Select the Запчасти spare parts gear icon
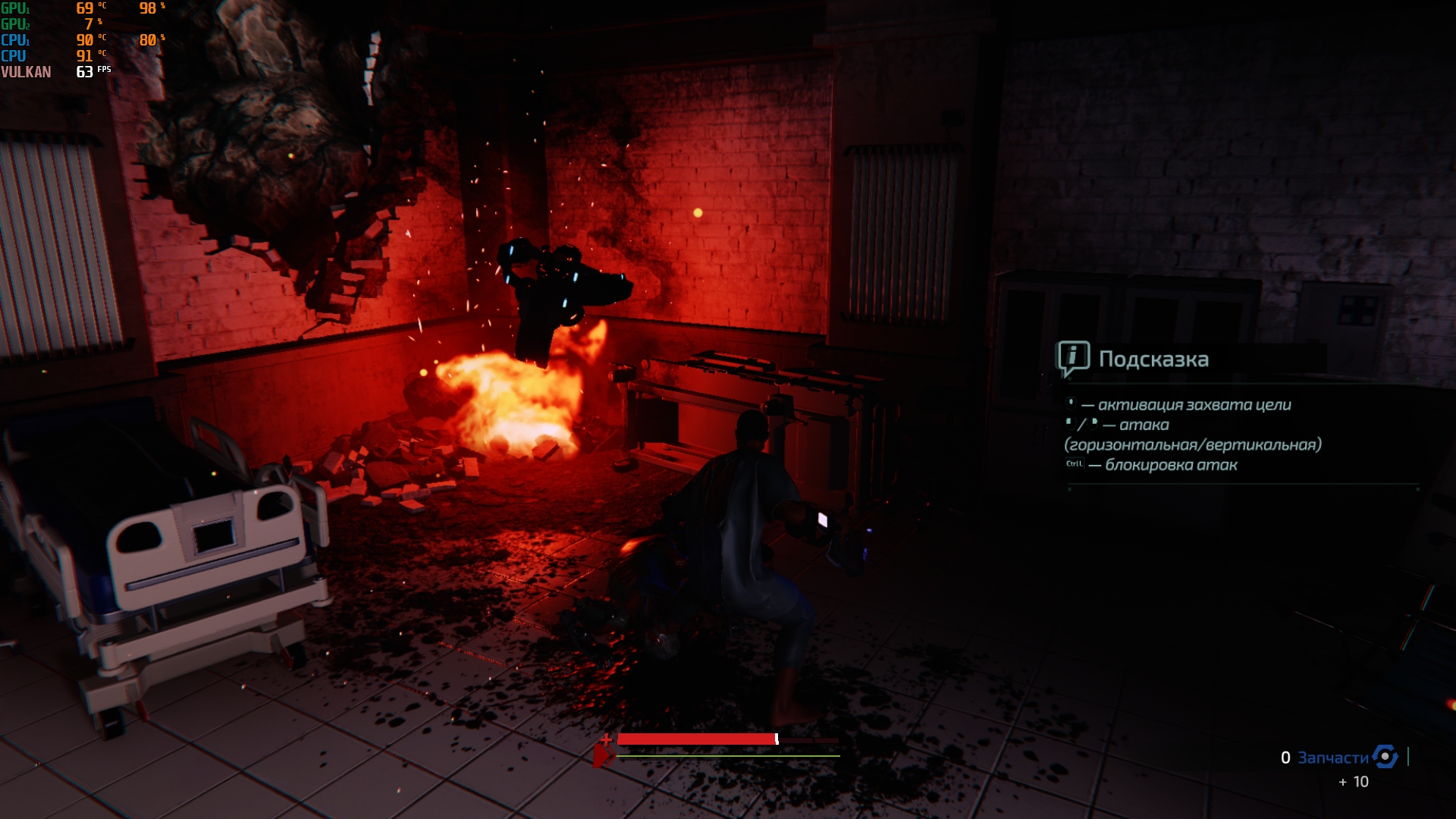Viewport: 1456px width, 819px height. pyautogui.click(x=1385, y=756)
